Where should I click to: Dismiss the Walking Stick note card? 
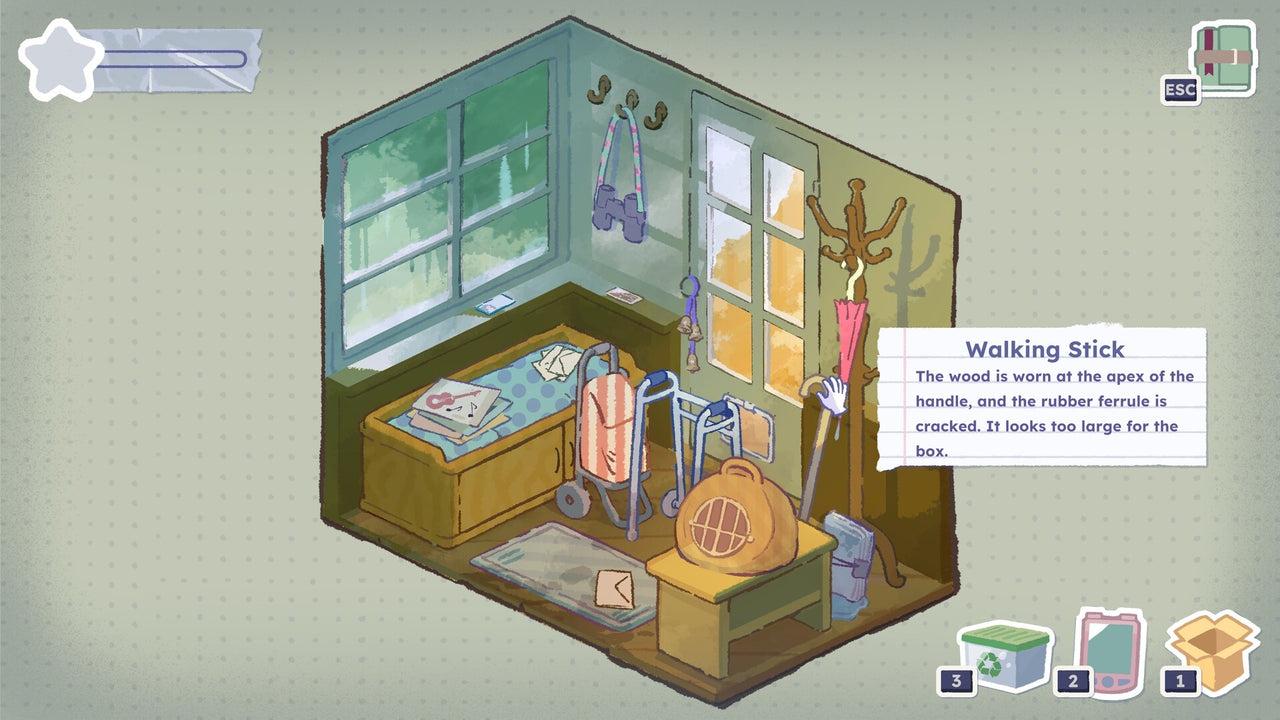click(x=1044, y=400)
